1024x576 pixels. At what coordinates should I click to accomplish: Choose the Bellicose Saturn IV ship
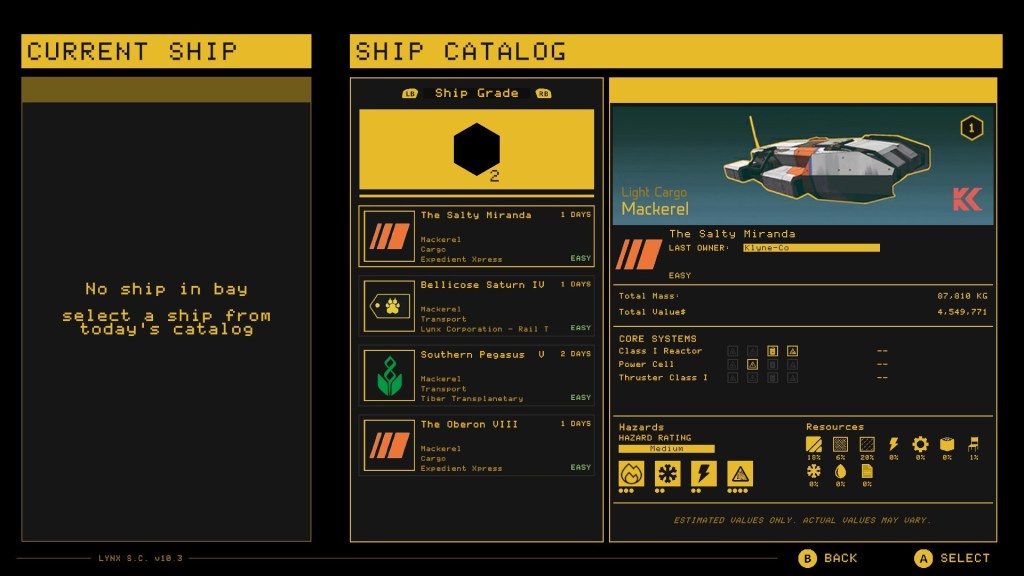(476, 306)
